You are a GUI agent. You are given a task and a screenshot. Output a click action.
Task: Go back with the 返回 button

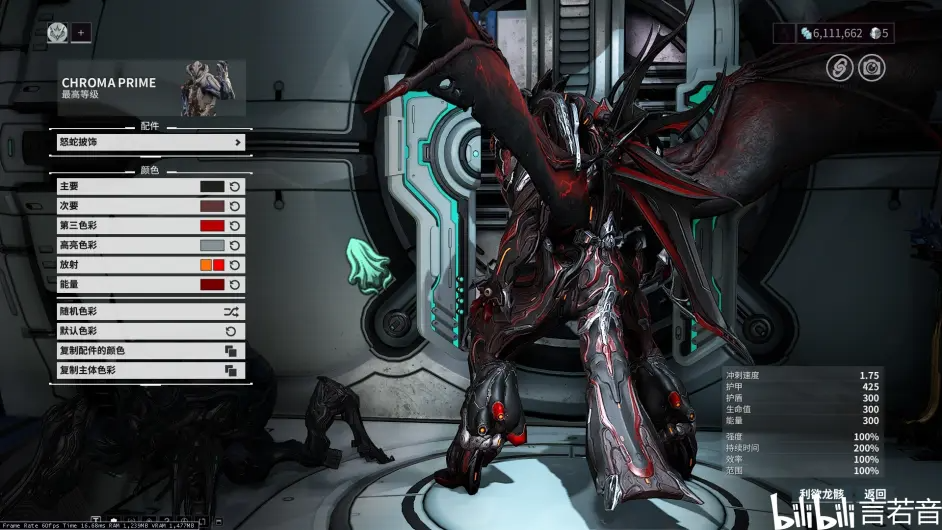[x=875, y=494]
